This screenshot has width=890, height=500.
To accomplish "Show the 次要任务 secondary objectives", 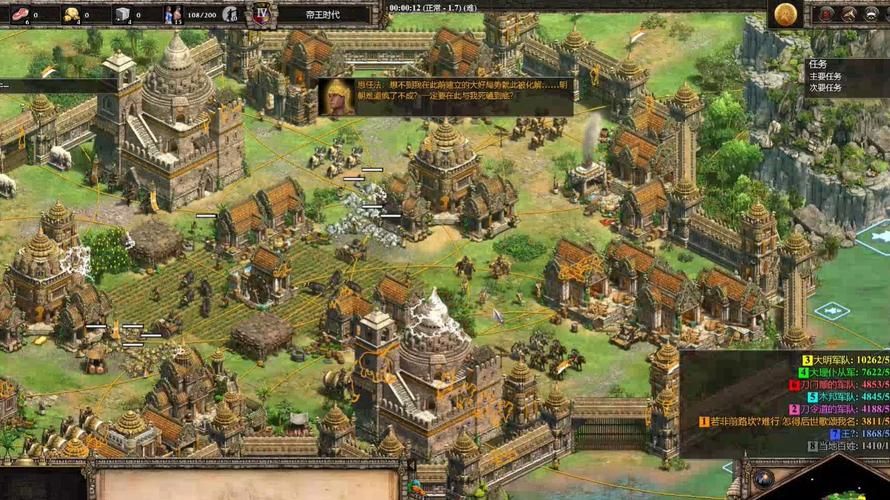I will coord(826,87).
